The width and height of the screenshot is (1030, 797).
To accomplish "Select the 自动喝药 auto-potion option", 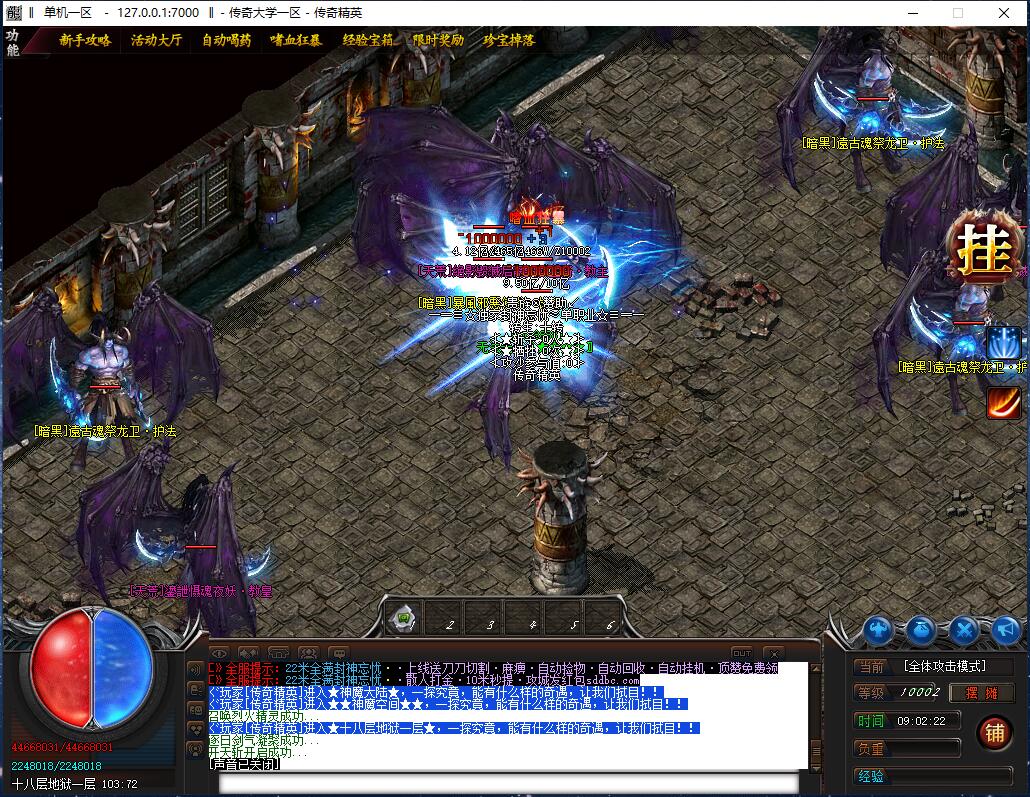I will click(227, 41).
